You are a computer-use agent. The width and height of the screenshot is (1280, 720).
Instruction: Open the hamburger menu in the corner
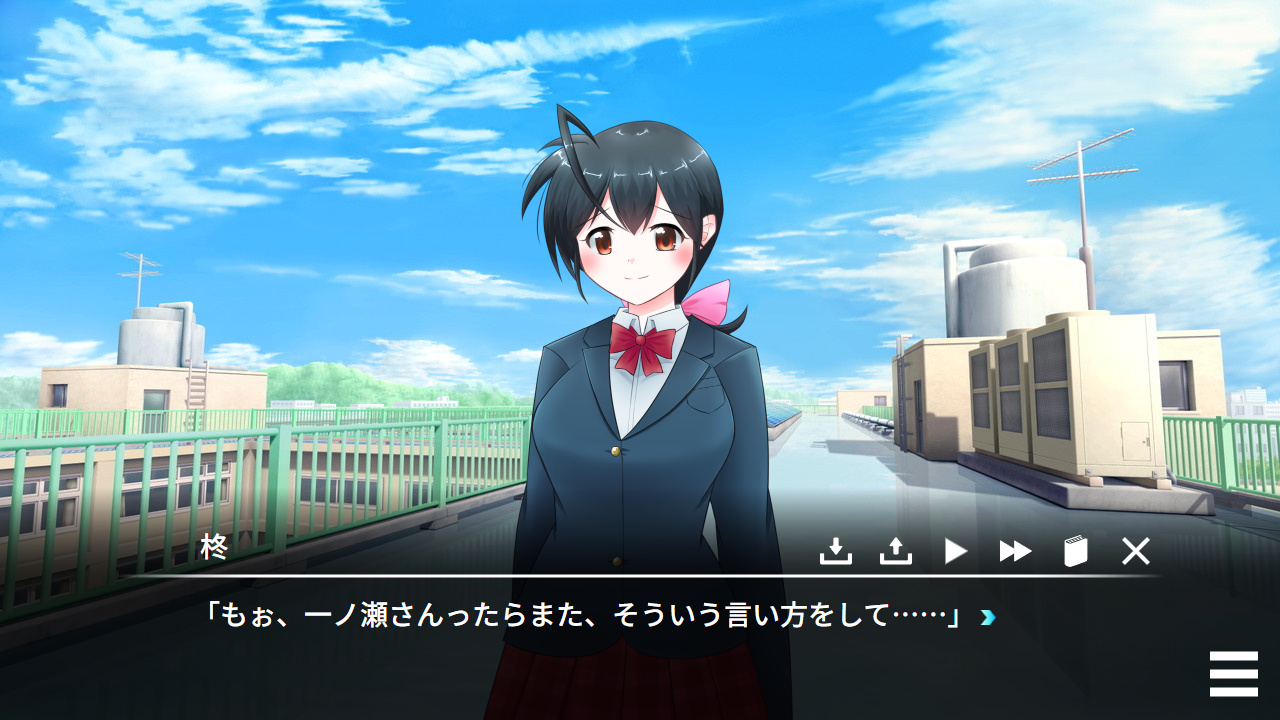click(x=1233, y=673)
